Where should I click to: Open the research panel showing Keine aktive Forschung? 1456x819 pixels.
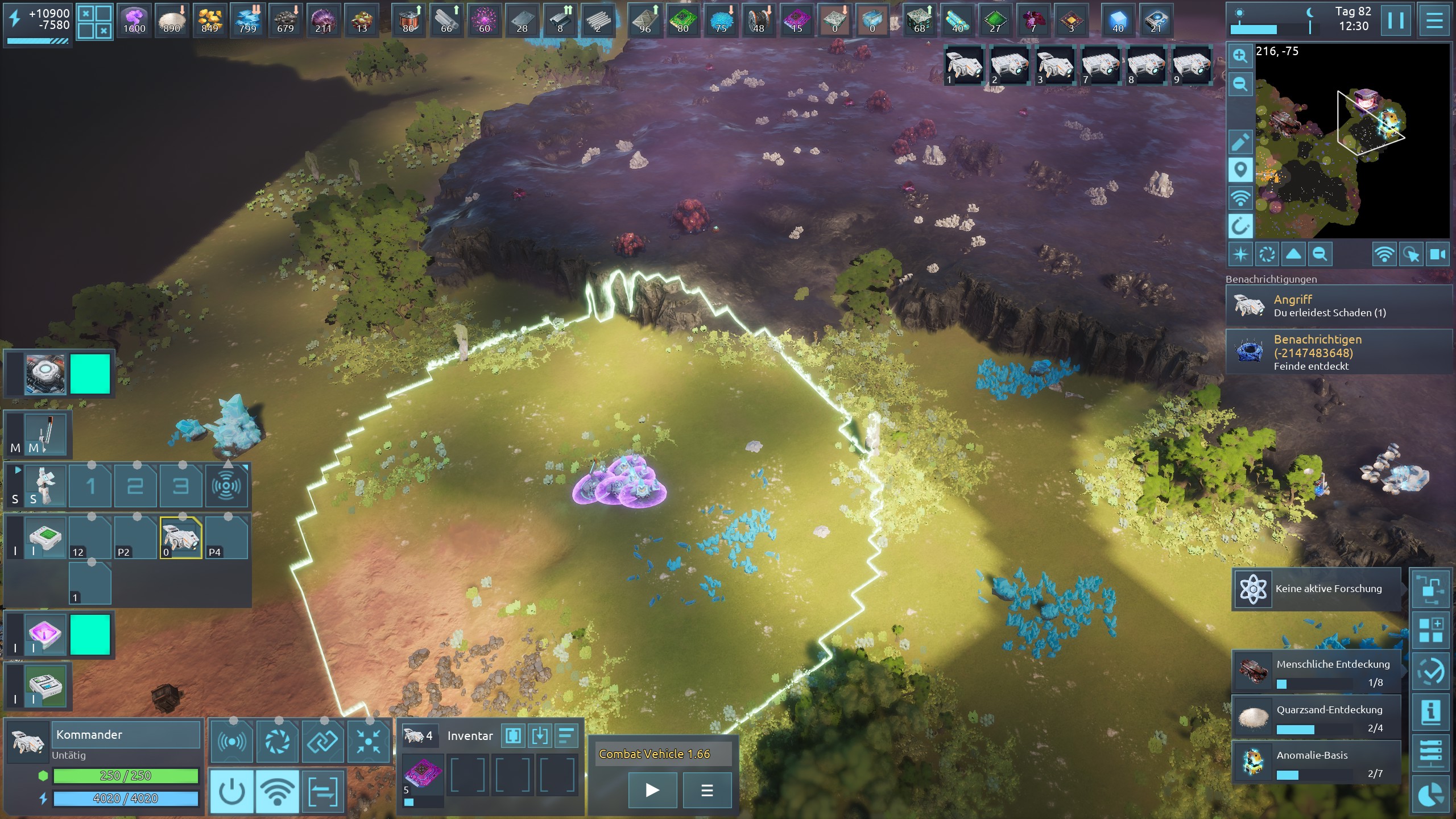[1316, 589]
